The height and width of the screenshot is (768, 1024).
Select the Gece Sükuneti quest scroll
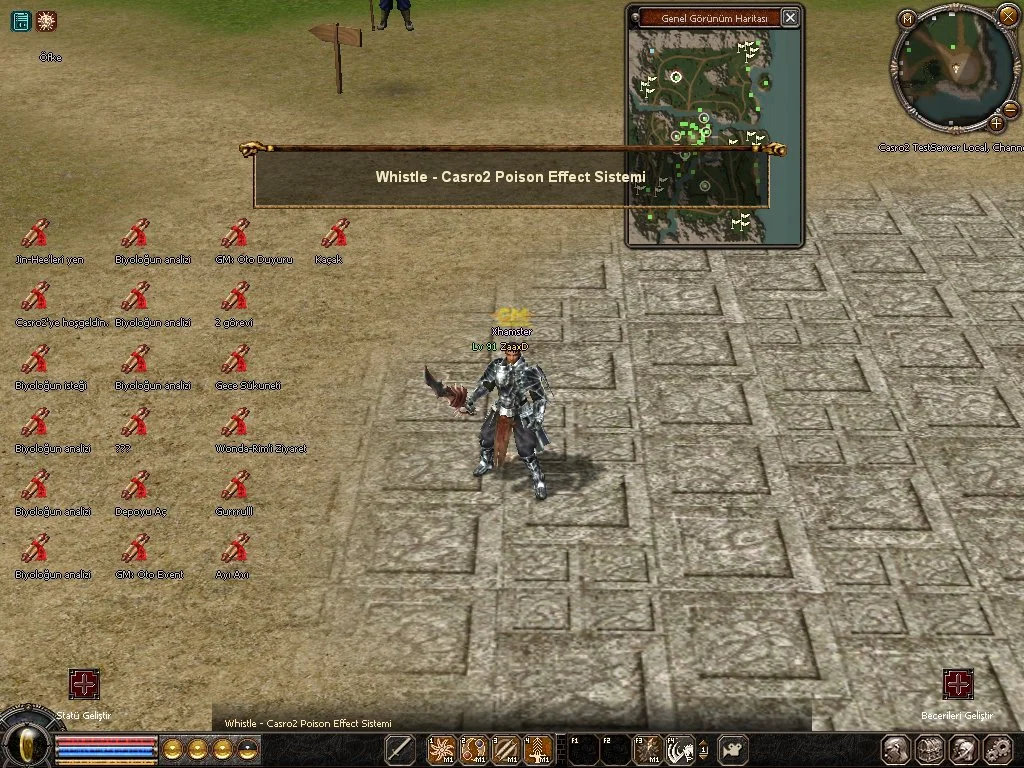tap(236, 360)
